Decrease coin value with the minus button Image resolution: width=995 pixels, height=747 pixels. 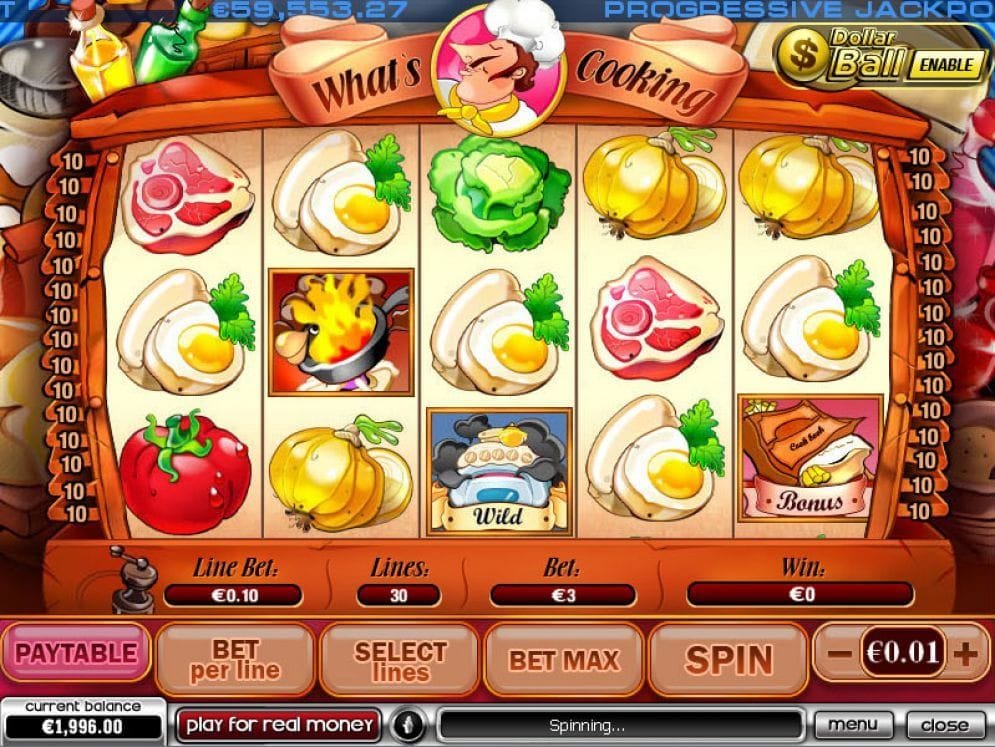coord(840,655)
